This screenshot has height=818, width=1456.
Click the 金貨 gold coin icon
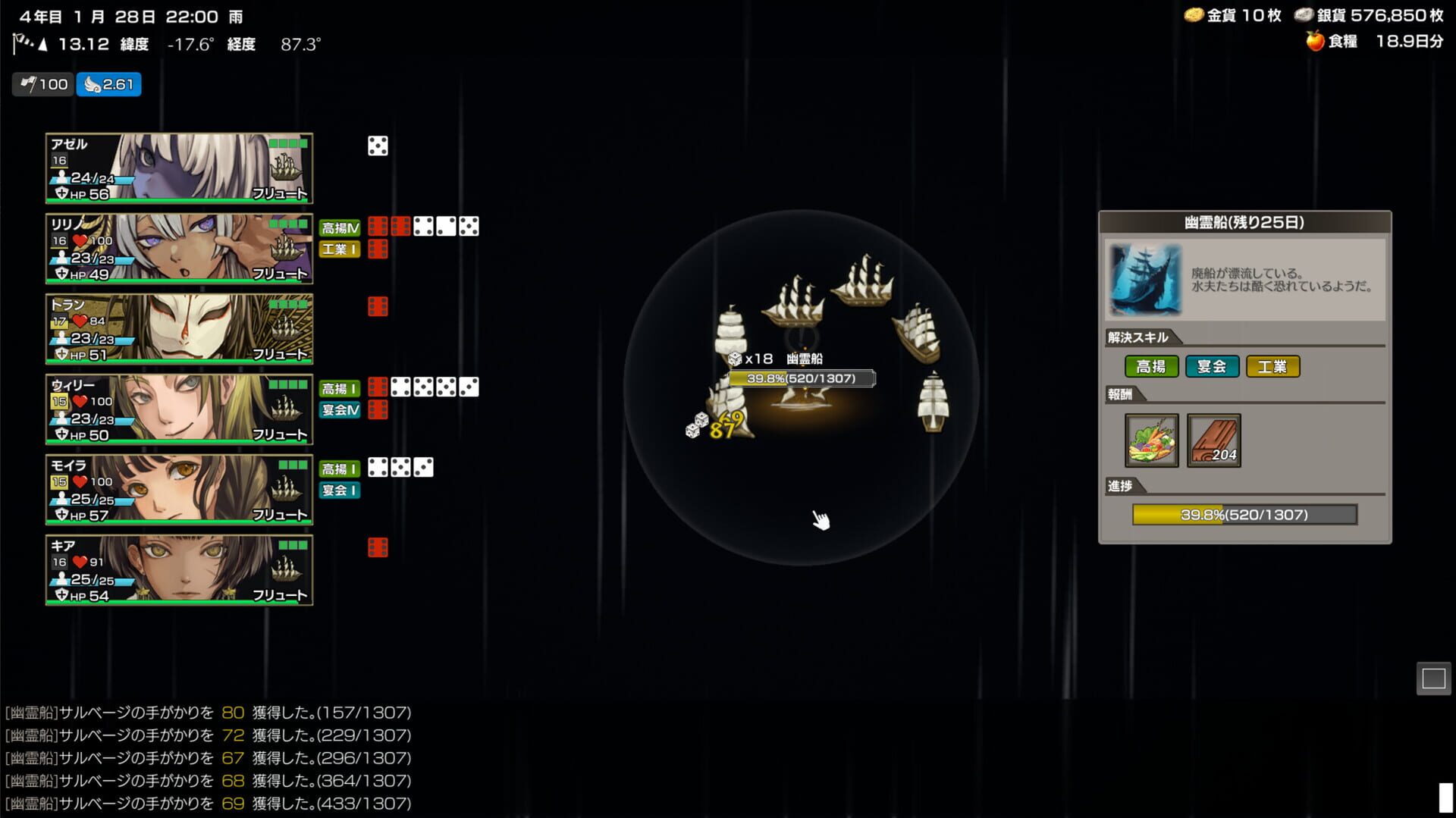pos(1196,14)
